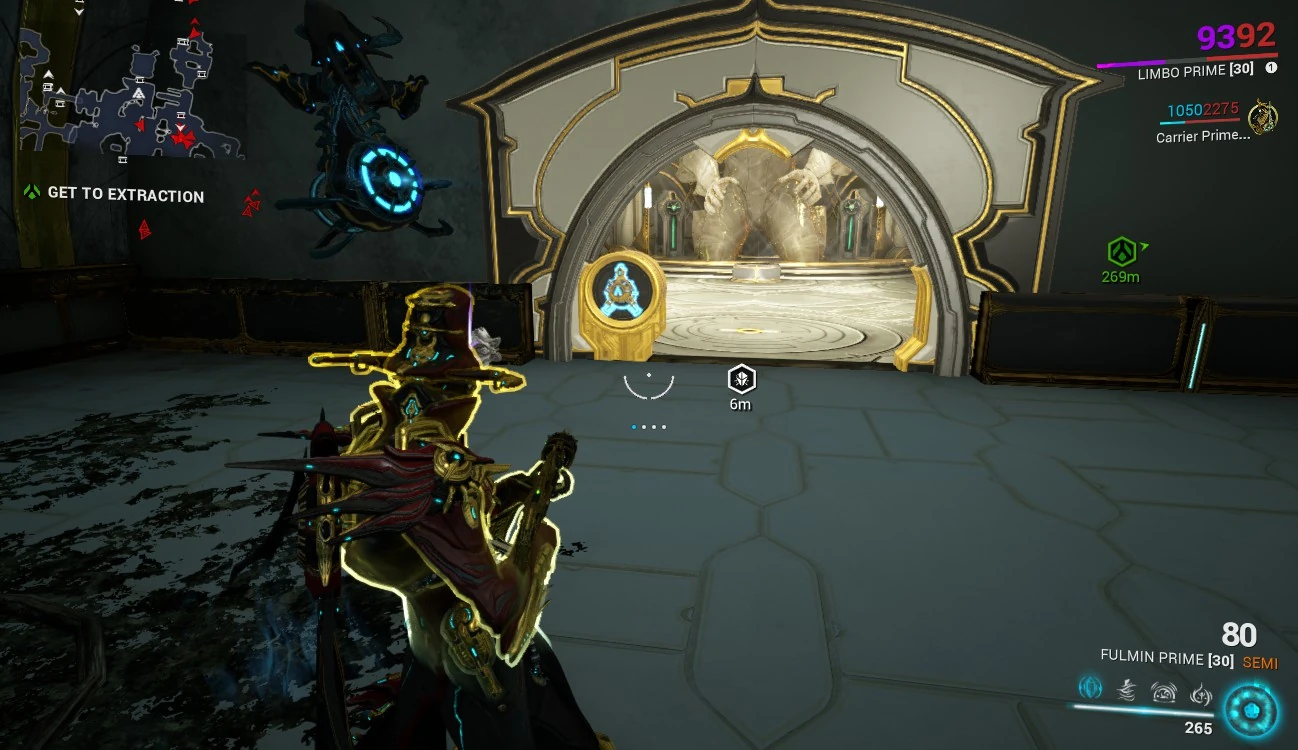Click the GET TO EXTRACTION objective text
The height and width of the screenshot is (750, 1298).
pyautogui.click(x=125, y=196)
